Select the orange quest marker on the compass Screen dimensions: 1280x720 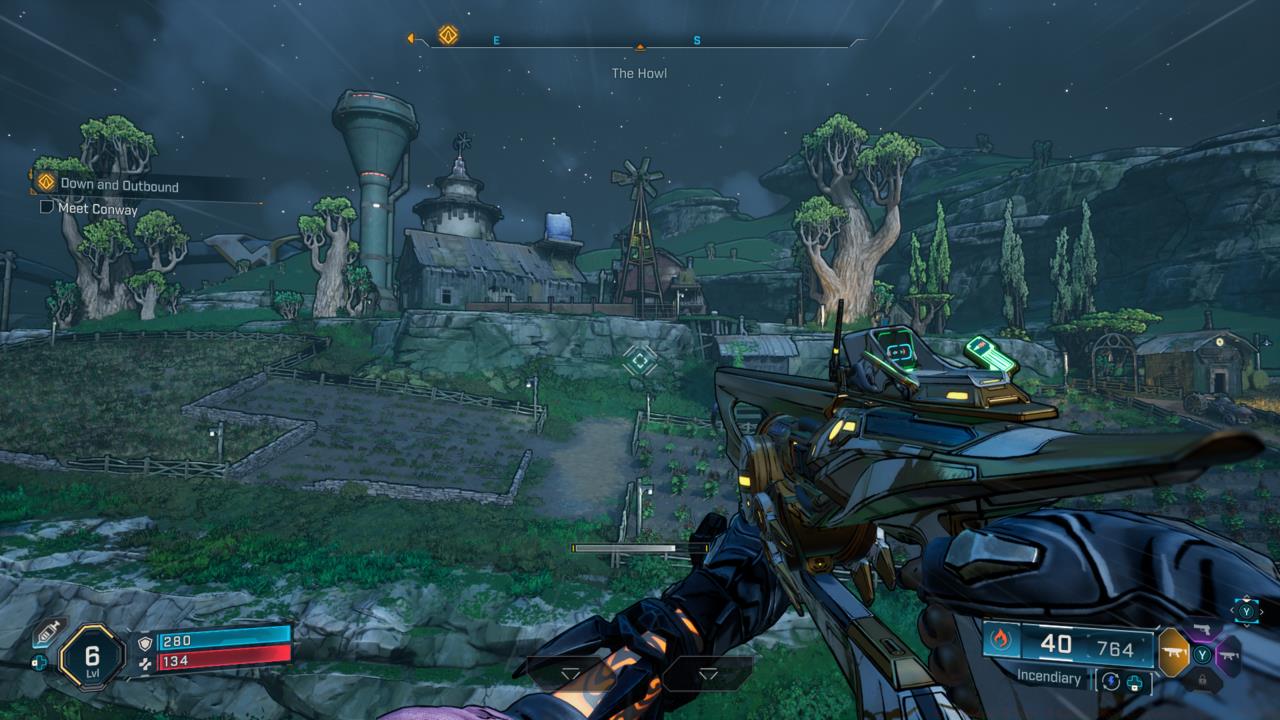pos(448,36)
